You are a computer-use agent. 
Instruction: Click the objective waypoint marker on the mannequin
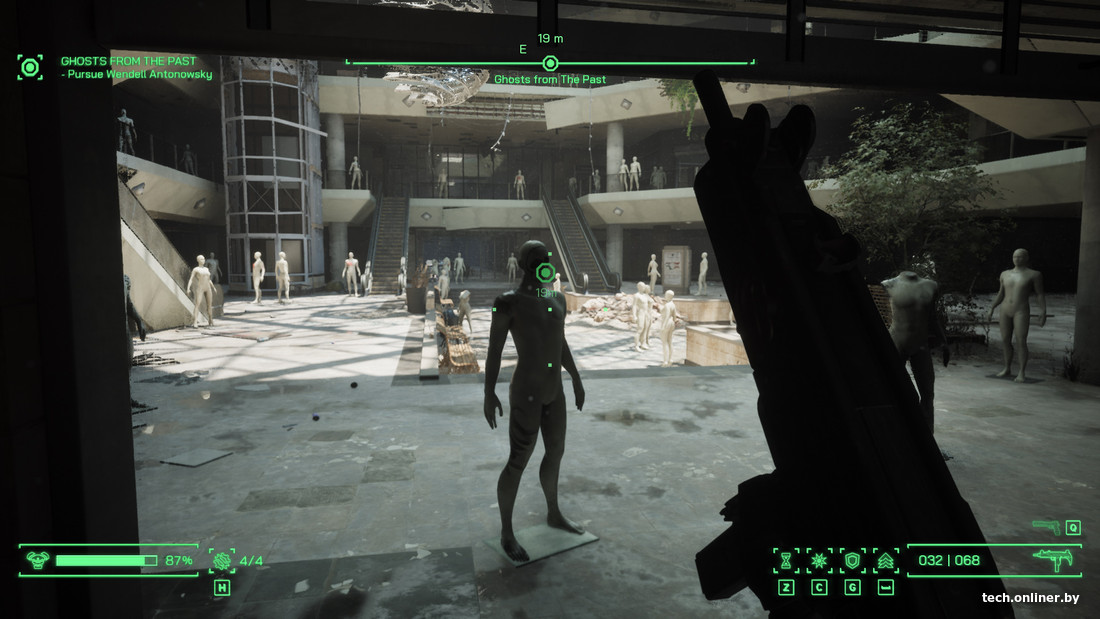click(545, 272)
